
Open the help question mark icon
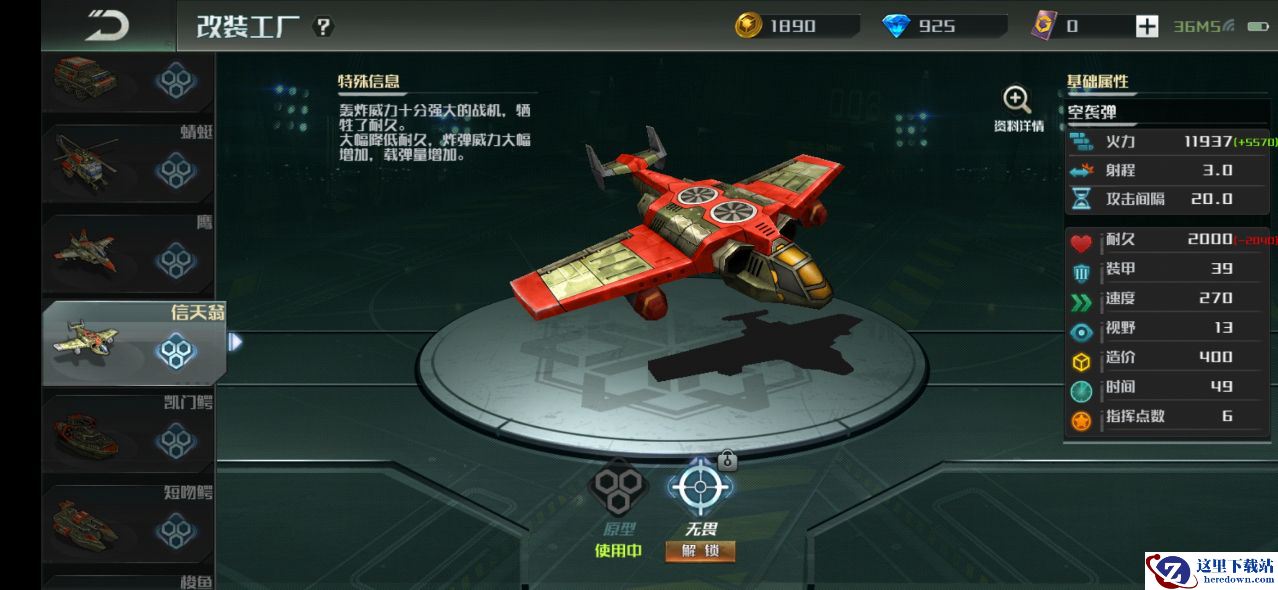pyautogui.click(x=323, y=27)
